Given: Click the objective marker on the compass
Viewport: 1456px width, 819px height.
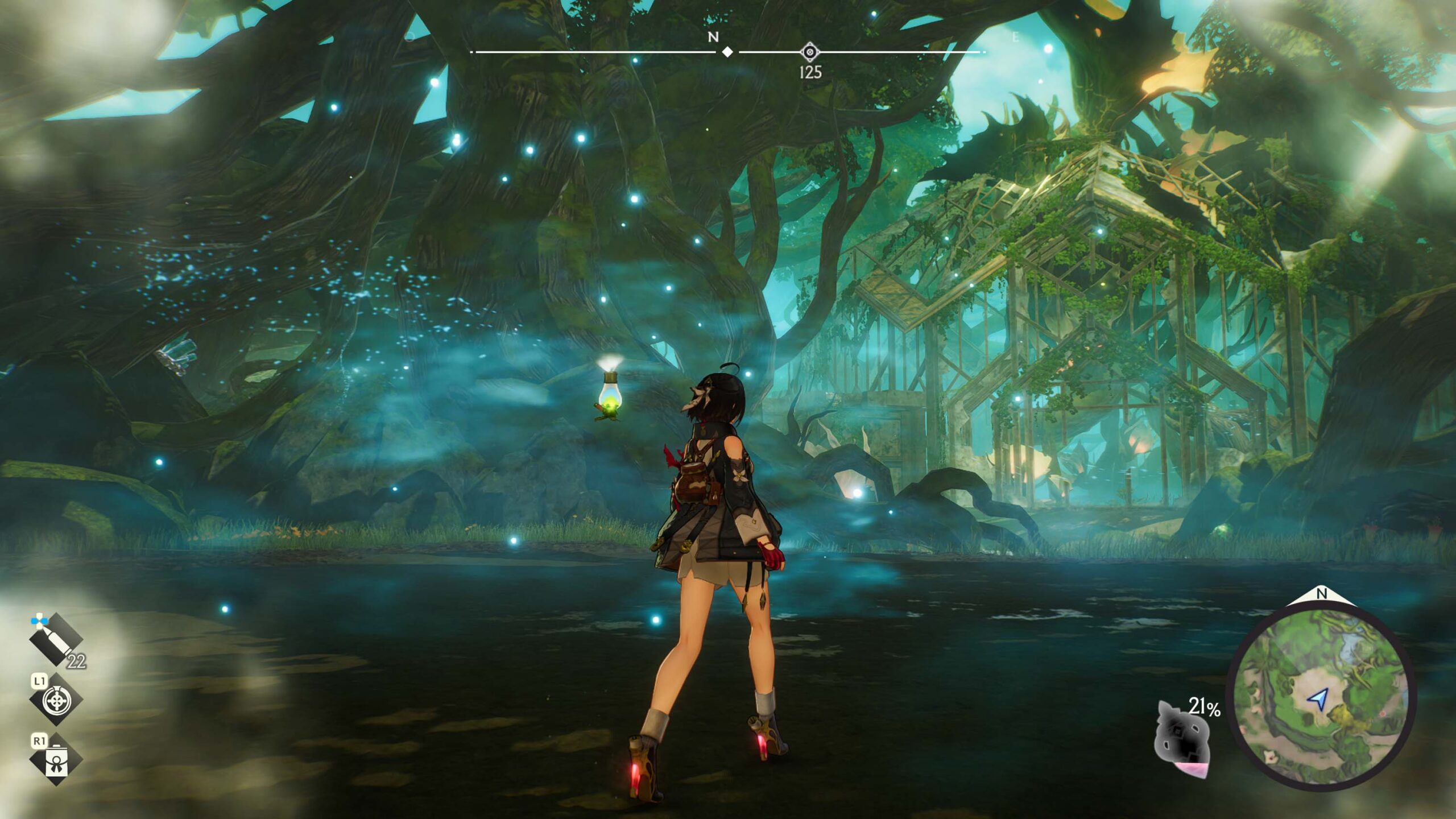Looking at the screenshot, I should [809, 52].
